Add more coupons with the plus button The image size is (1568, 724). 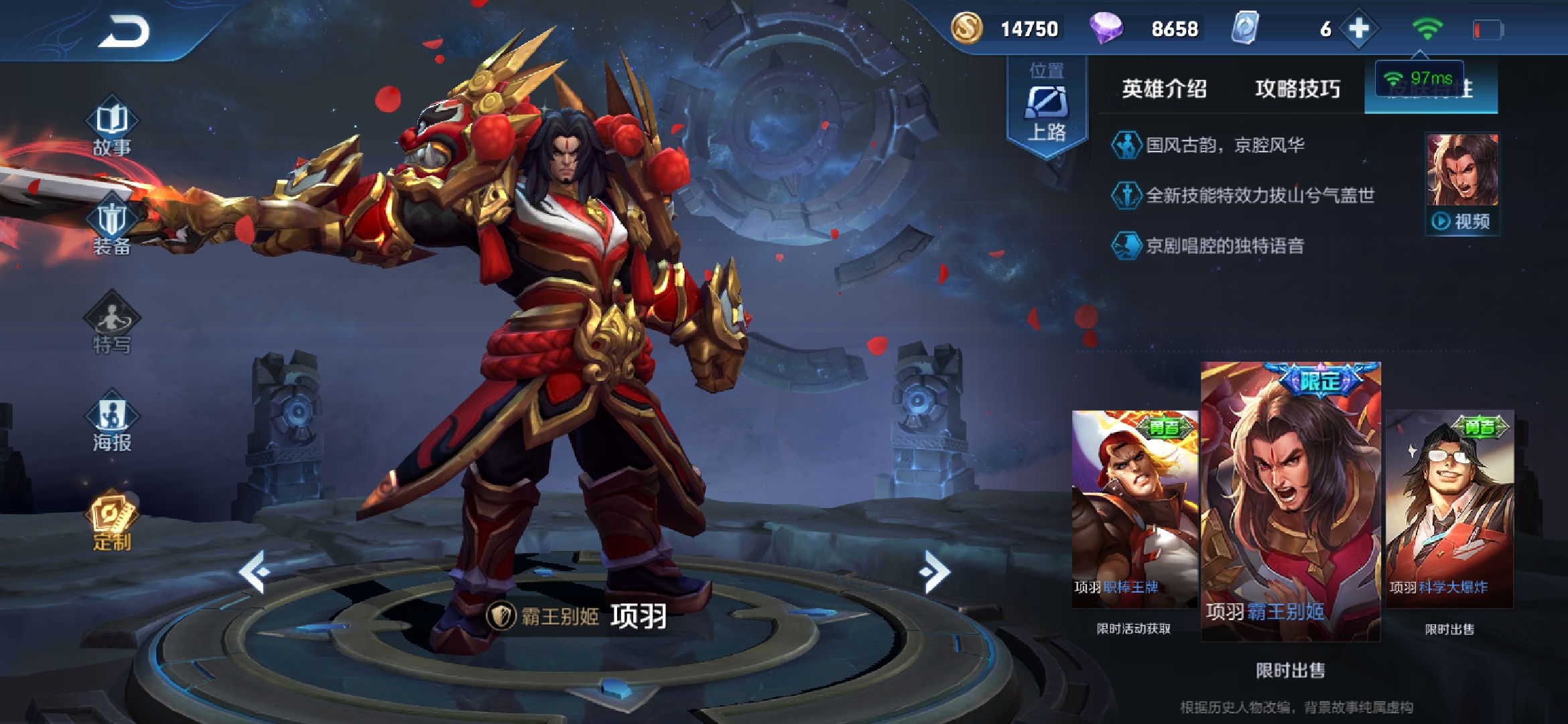point(1358,29)
